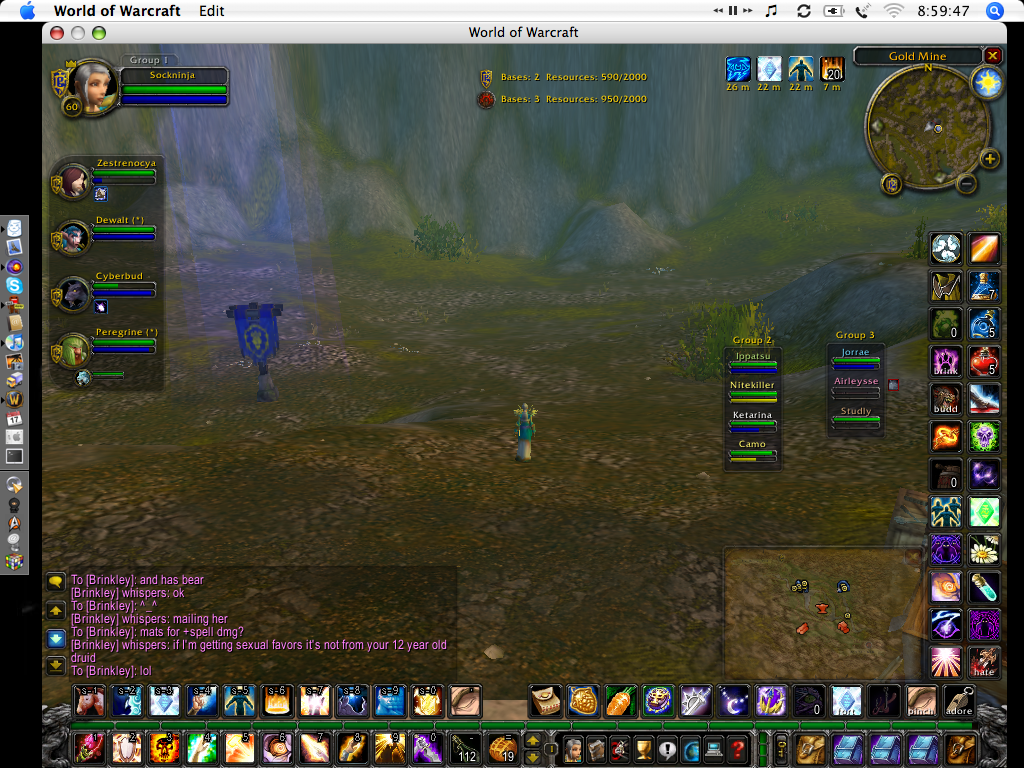
Task: Use the white daisy flower icon
Action: pos(984,549)
